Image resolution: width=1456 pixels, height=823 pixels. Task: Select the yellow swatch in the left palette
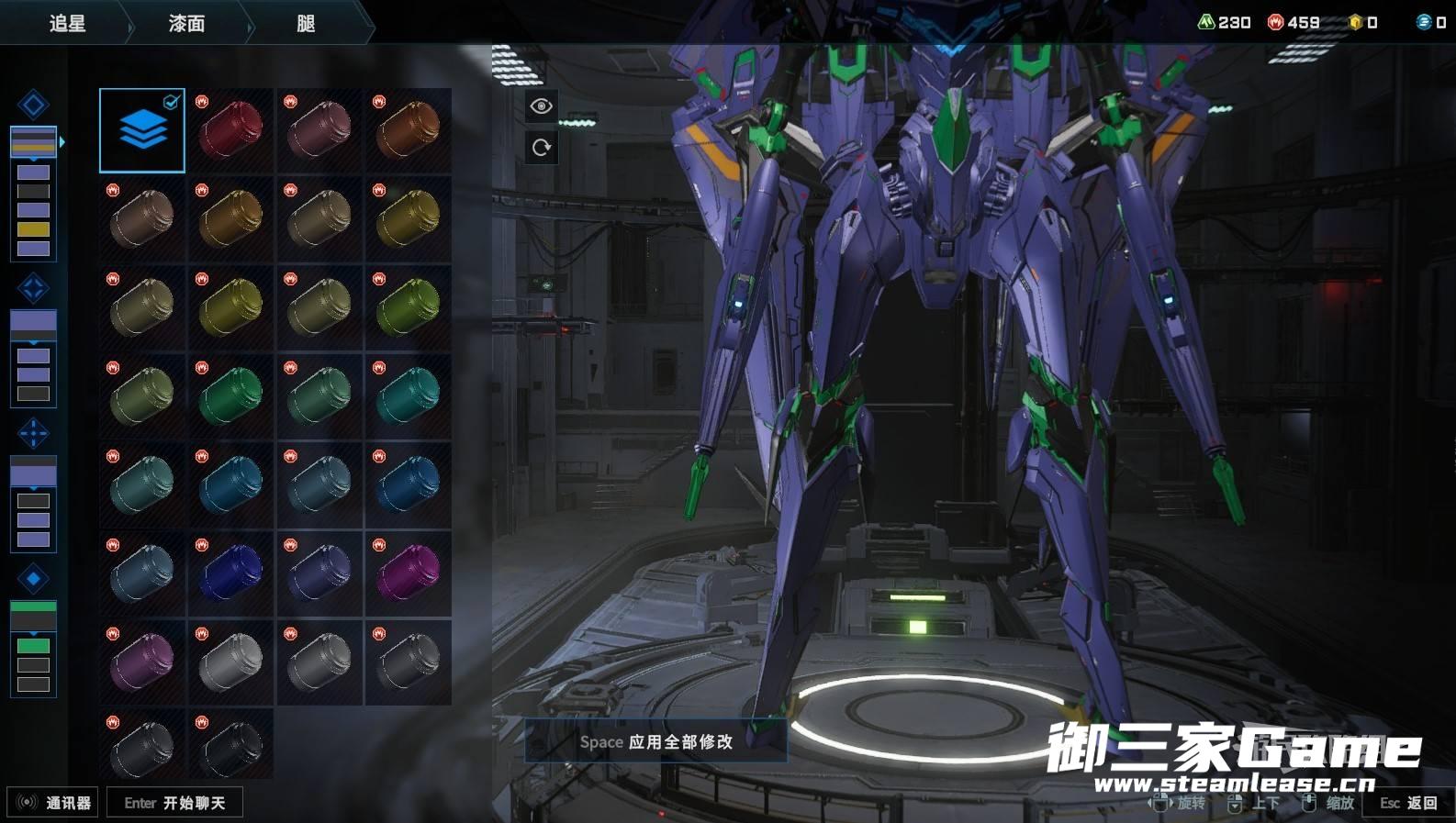coord(33,229)
